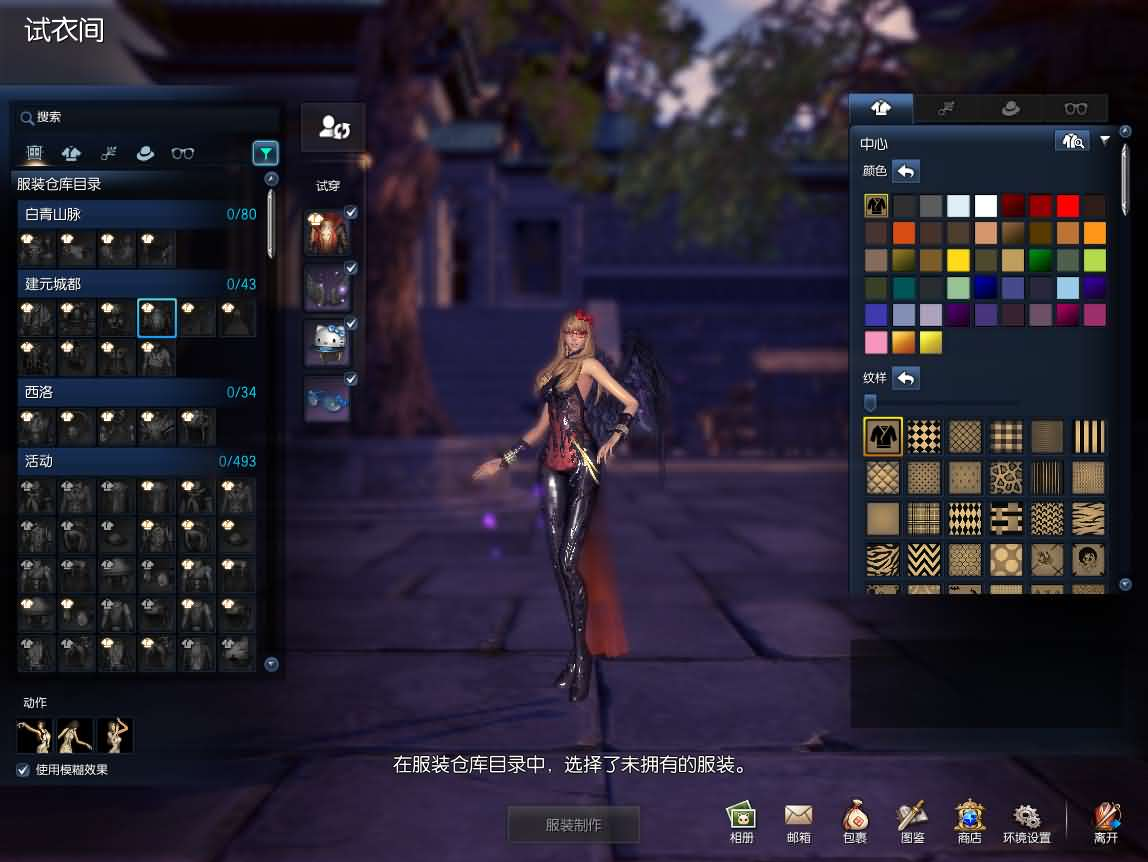This screenshot has width=1148, height=862.
Task: Open the 邮箱 mailbox
Action: (798, 822)
